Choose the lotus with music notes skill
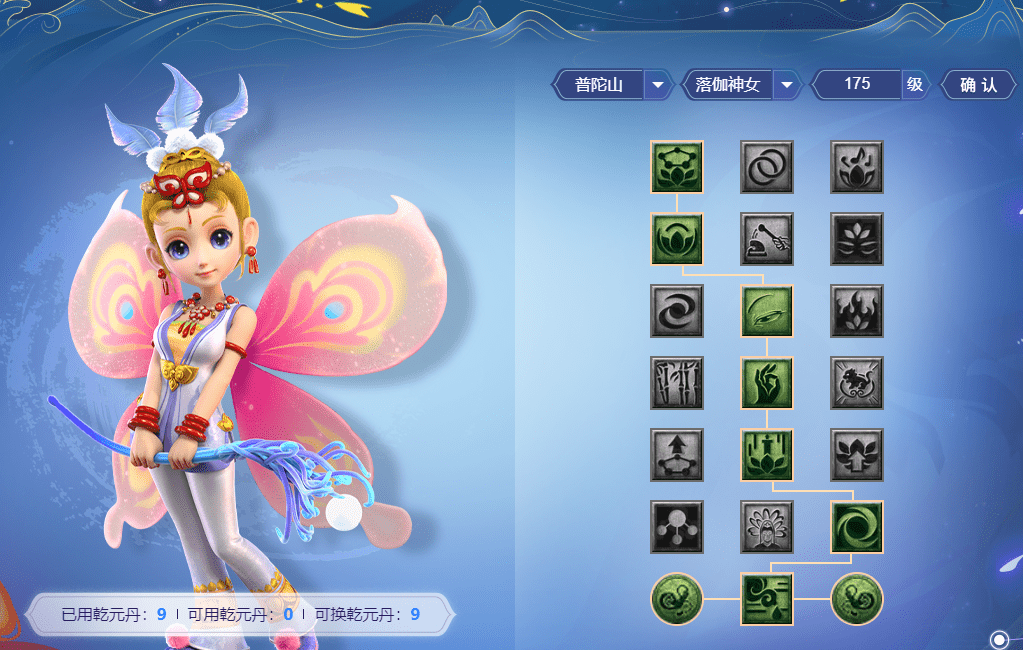Viewport: 1023px width, 650px height. (x=857, y=167)
